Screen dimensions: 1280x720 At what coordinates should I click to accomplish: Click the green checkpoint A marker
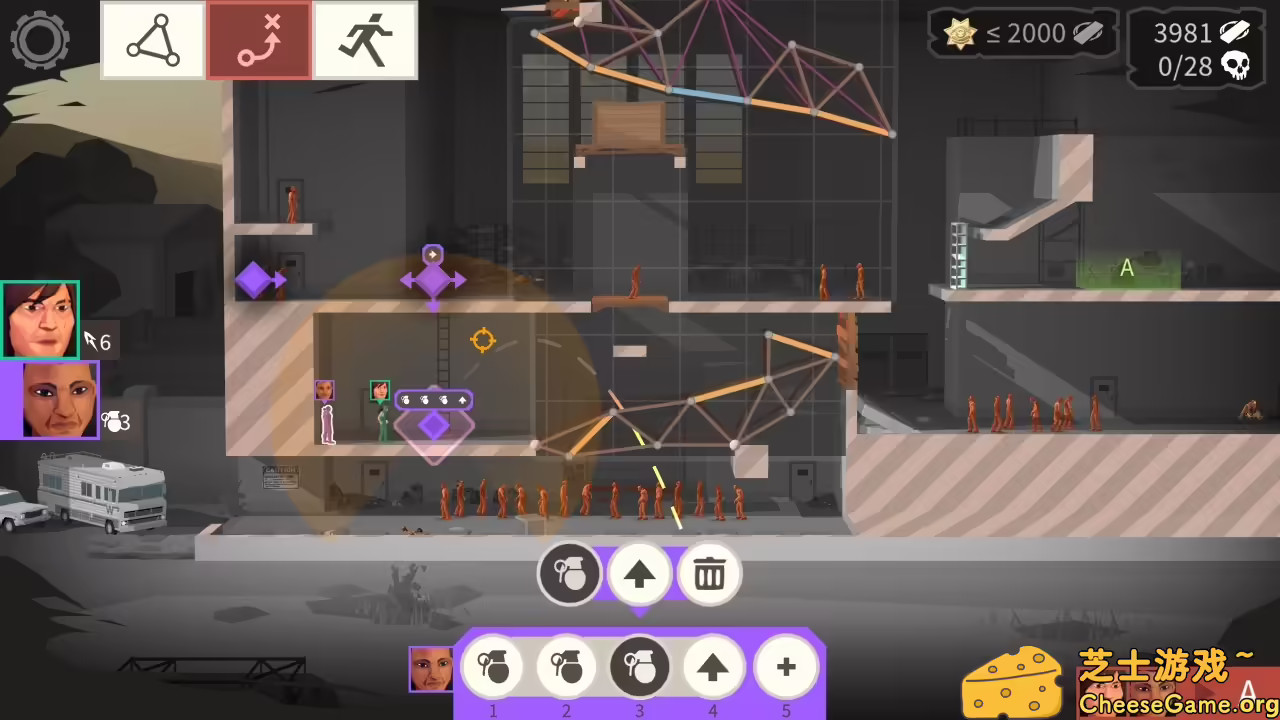click(1127, 268)
